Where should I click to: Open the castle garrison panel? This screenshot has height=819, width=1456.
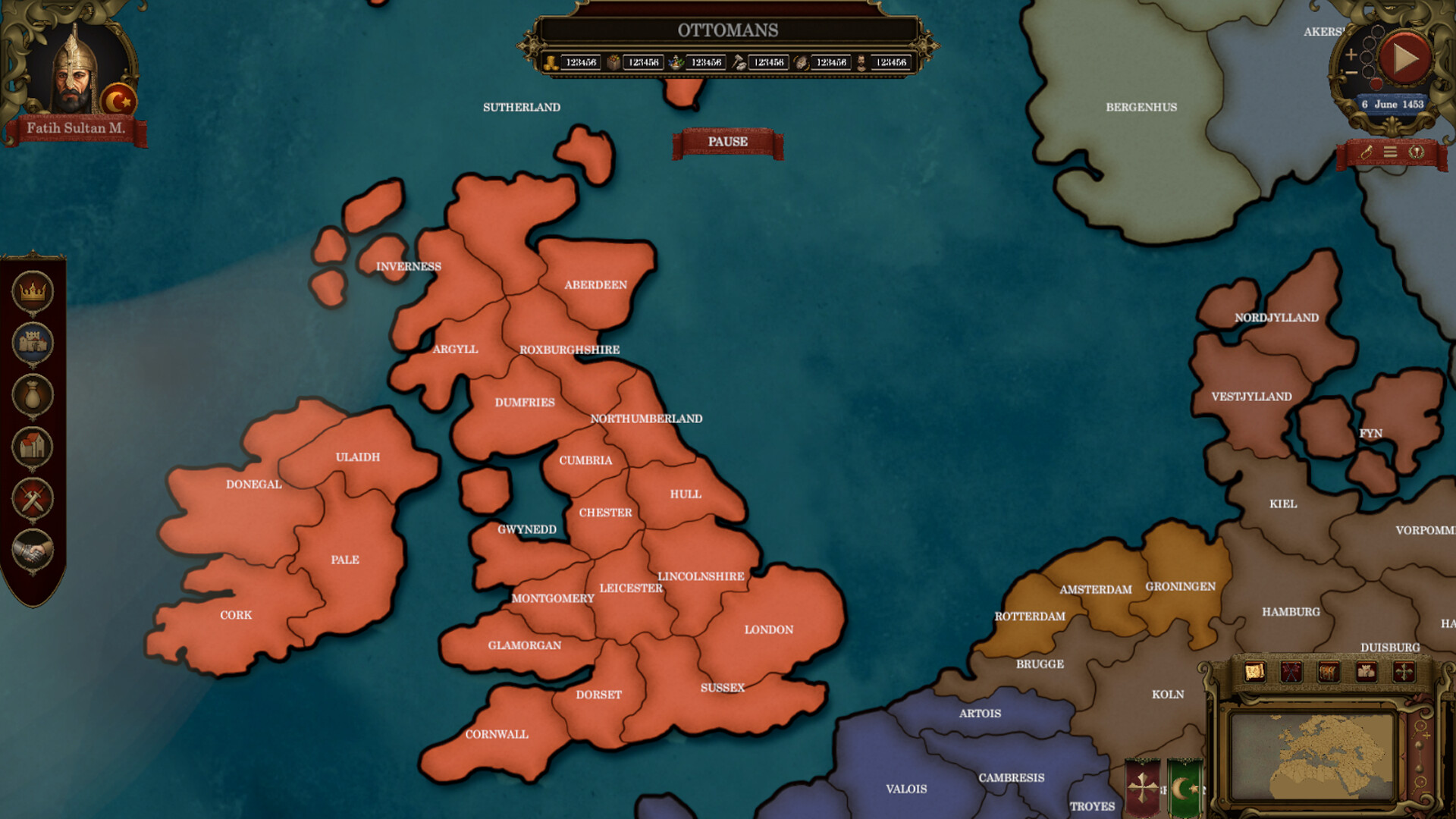pyautogui.click(x=32, y=342)
